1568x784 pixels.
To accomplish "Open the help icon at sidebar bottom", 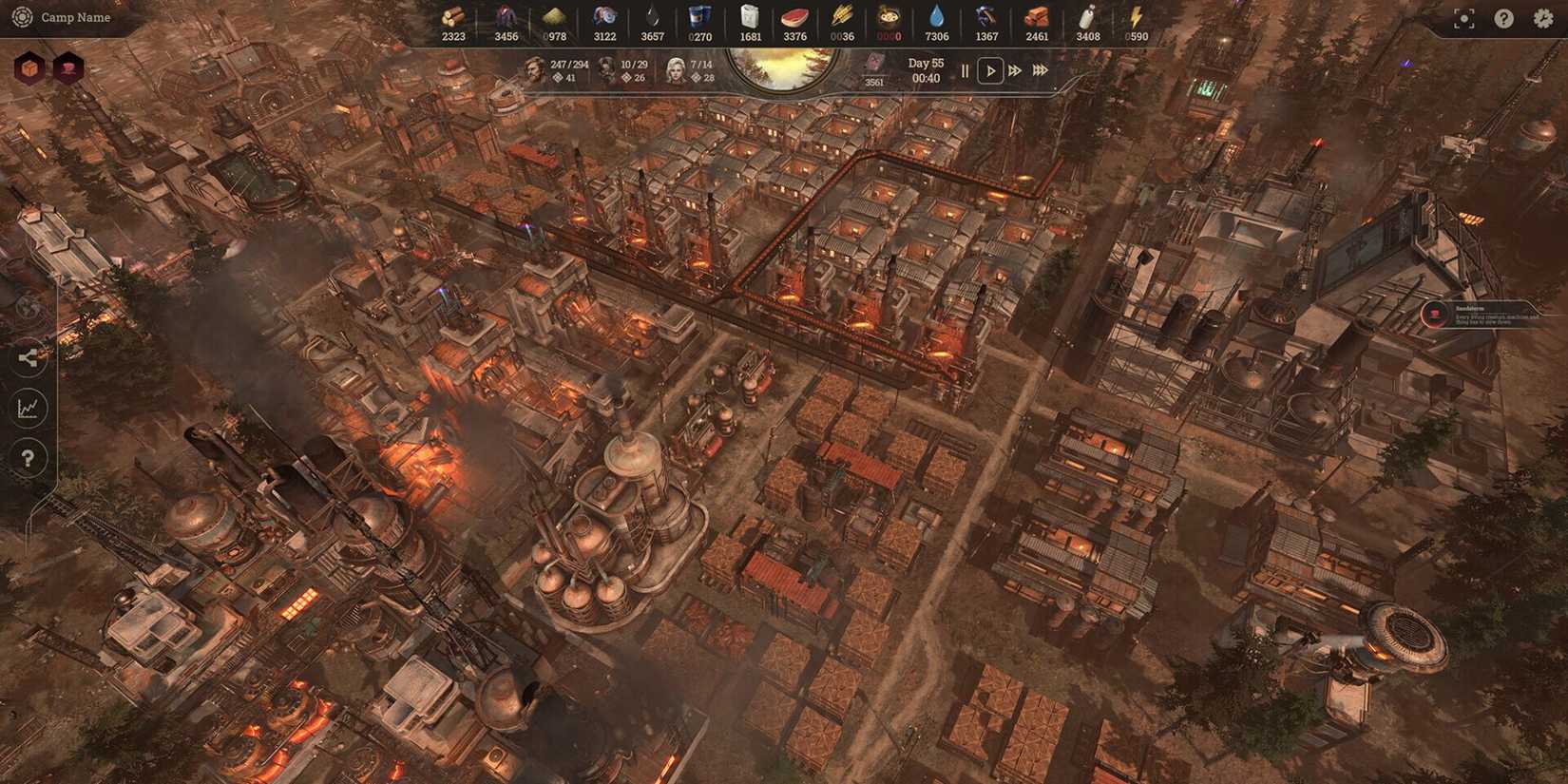I will [29, 458].
